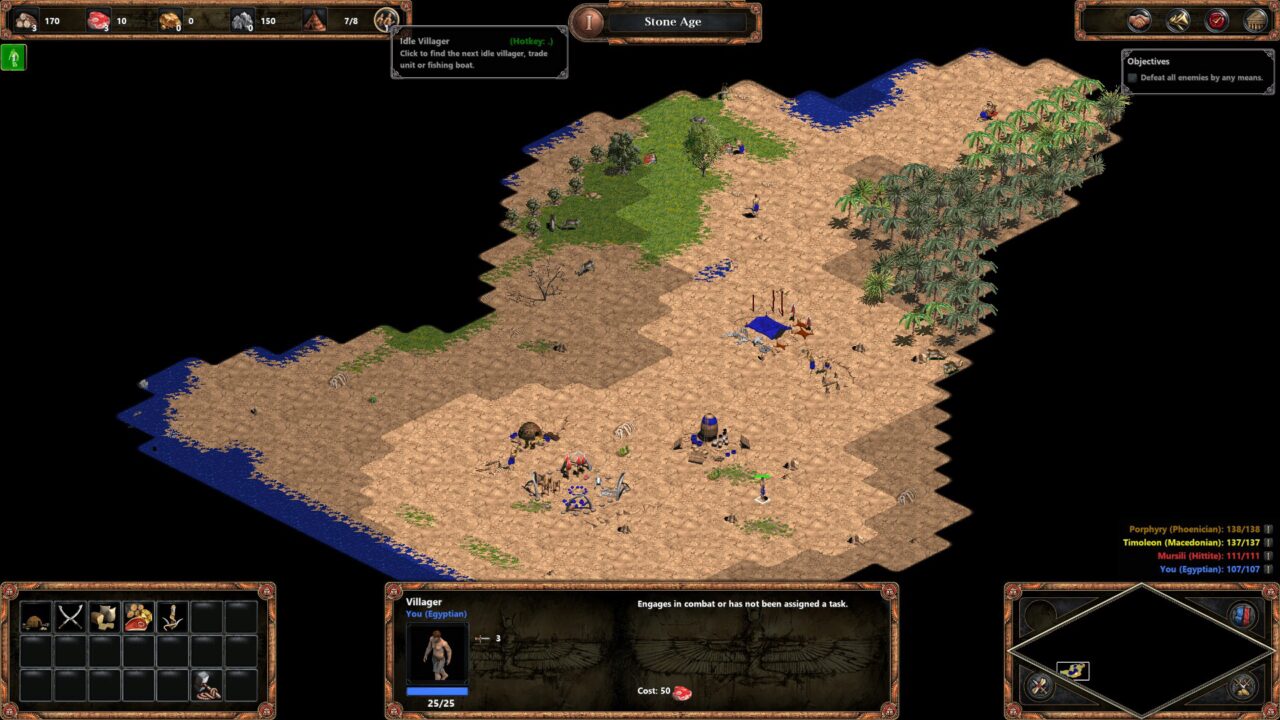This screenshot has width=1280, height=720.
Task: Click the explored area on the minimap
Action: click(1072, 670)
